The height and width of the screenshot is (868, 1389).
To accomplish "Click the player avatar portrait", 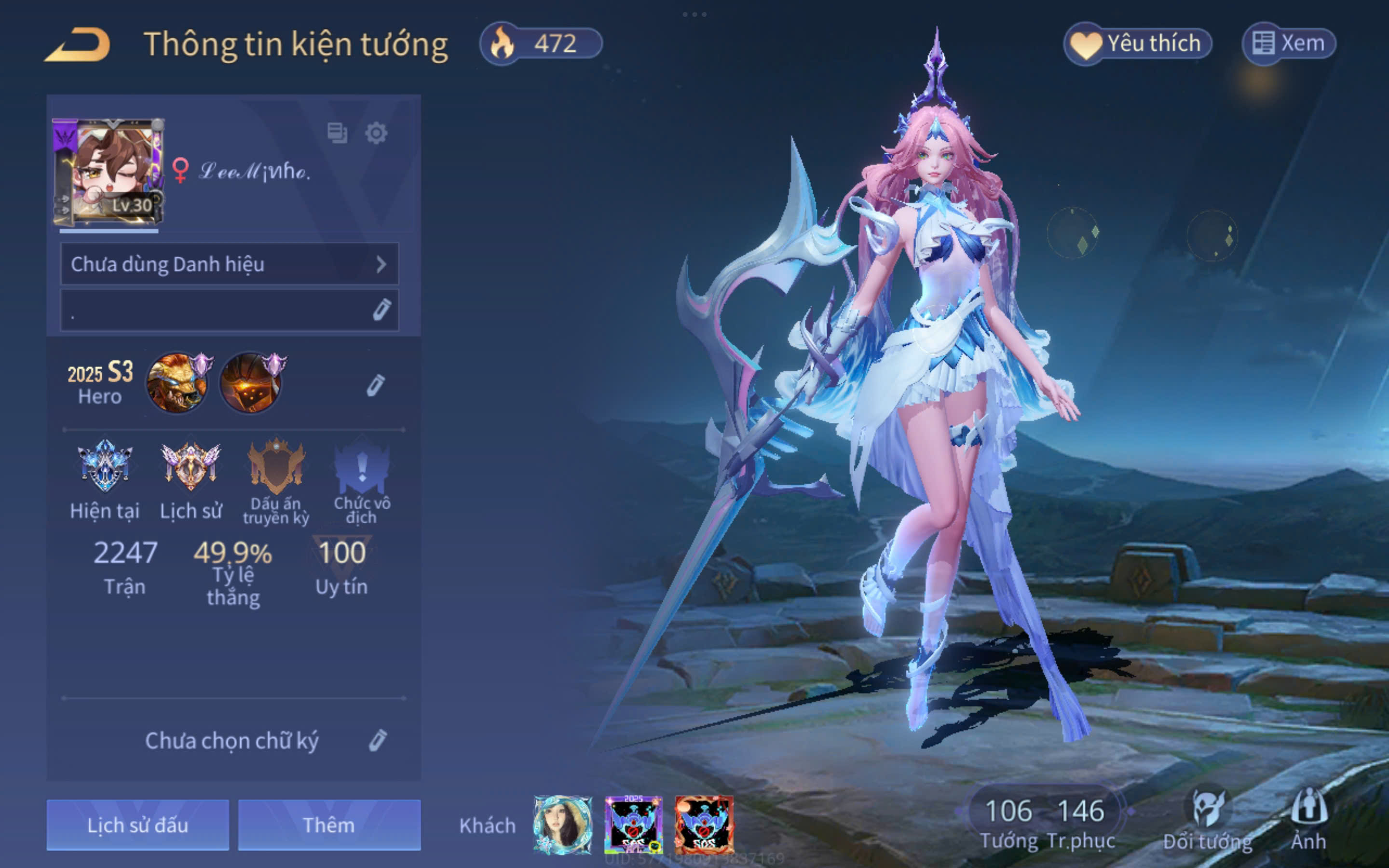I will coord(109,171).
